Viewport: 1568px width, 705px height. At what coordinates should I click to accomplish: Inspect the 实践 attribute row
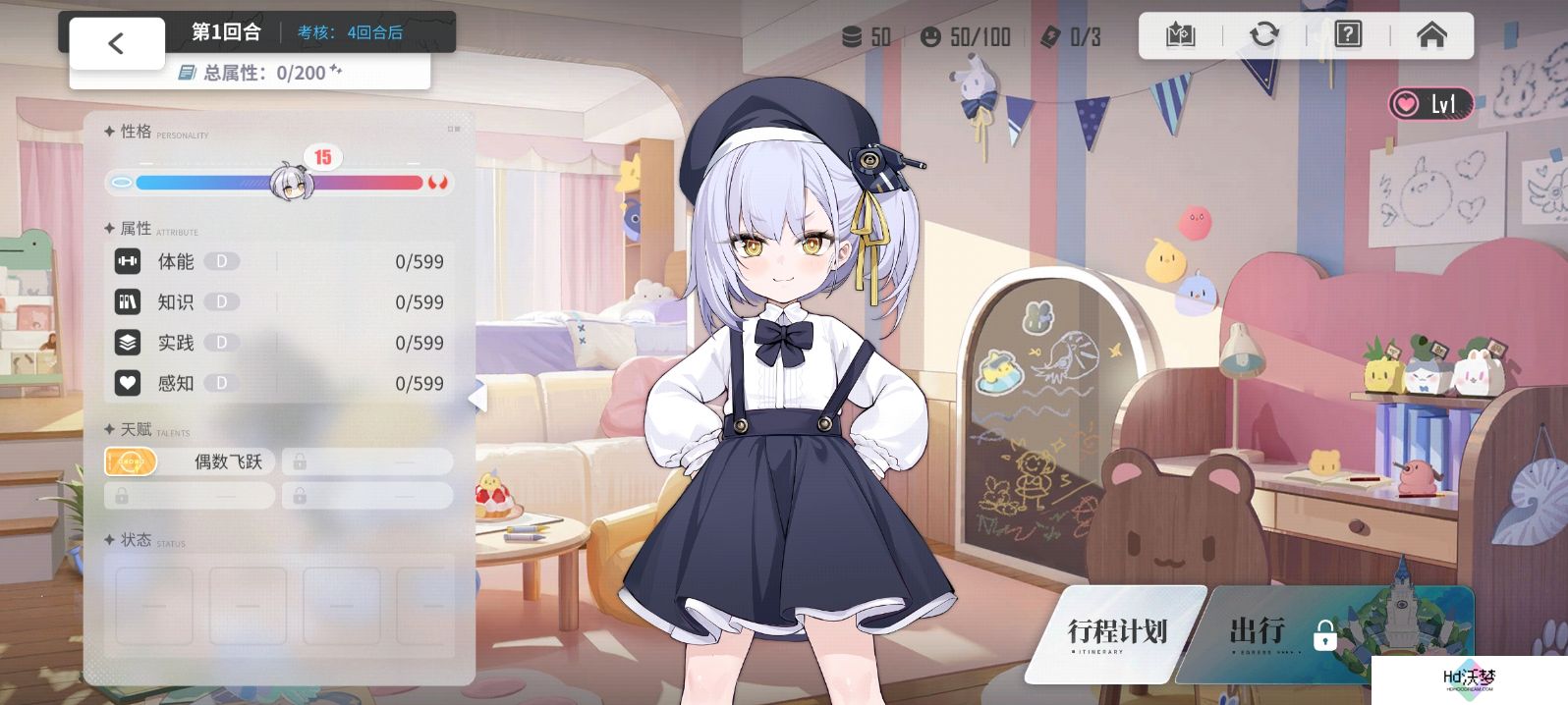click(x=280, y=343)
